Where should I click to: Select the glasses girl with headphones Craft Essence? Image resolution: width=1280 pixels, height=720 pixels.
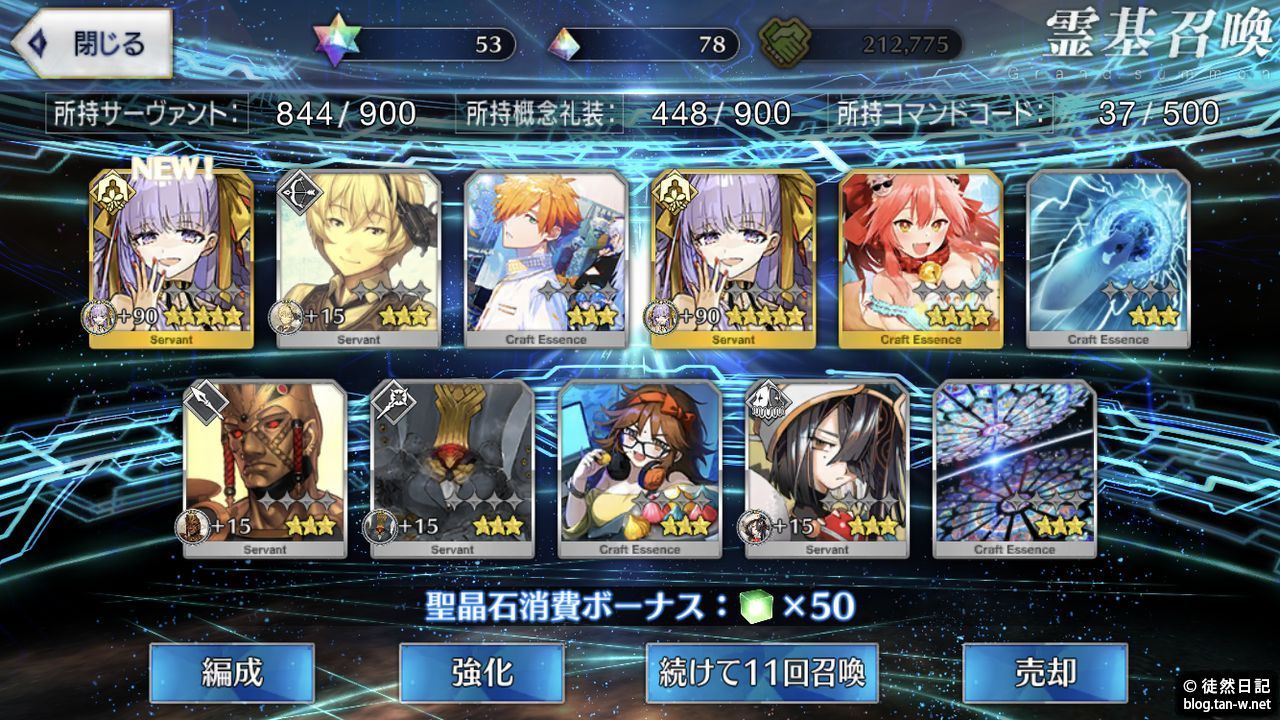pyautogui.click(x=640, y=468)
